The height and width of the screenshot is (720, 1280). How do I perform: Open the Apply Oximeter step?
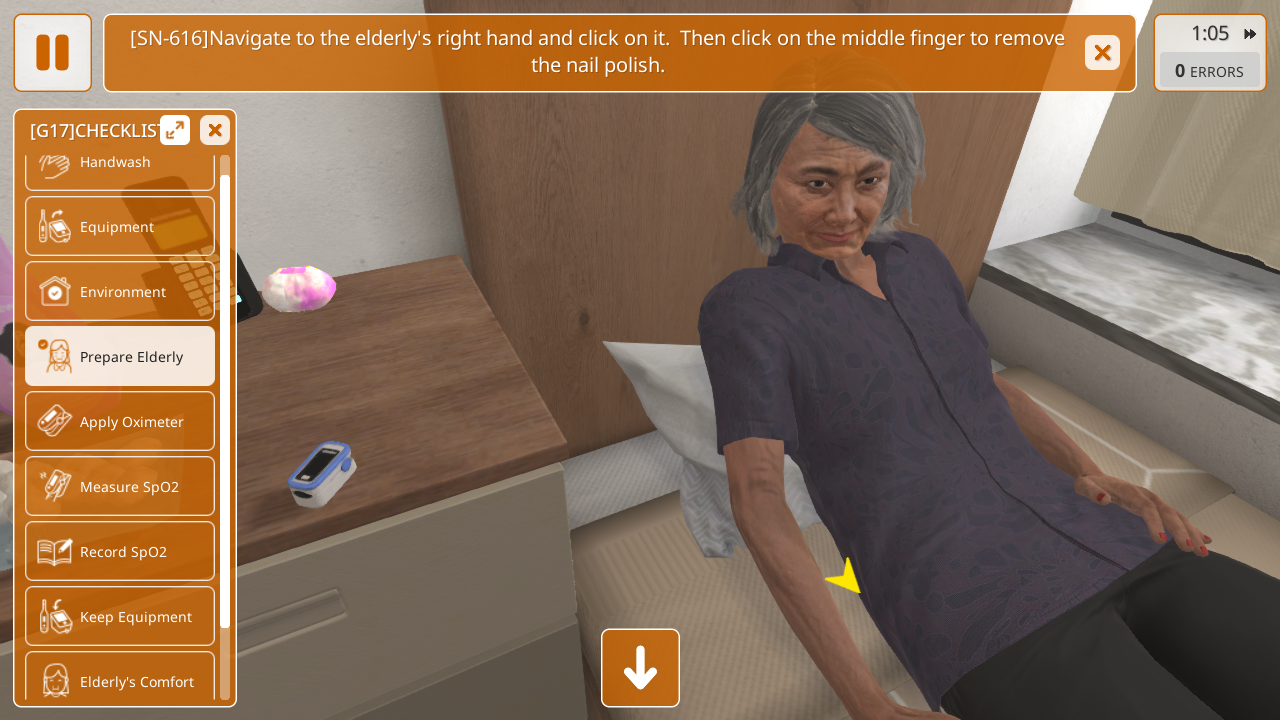pyautogui.click(x=120, y=422)
